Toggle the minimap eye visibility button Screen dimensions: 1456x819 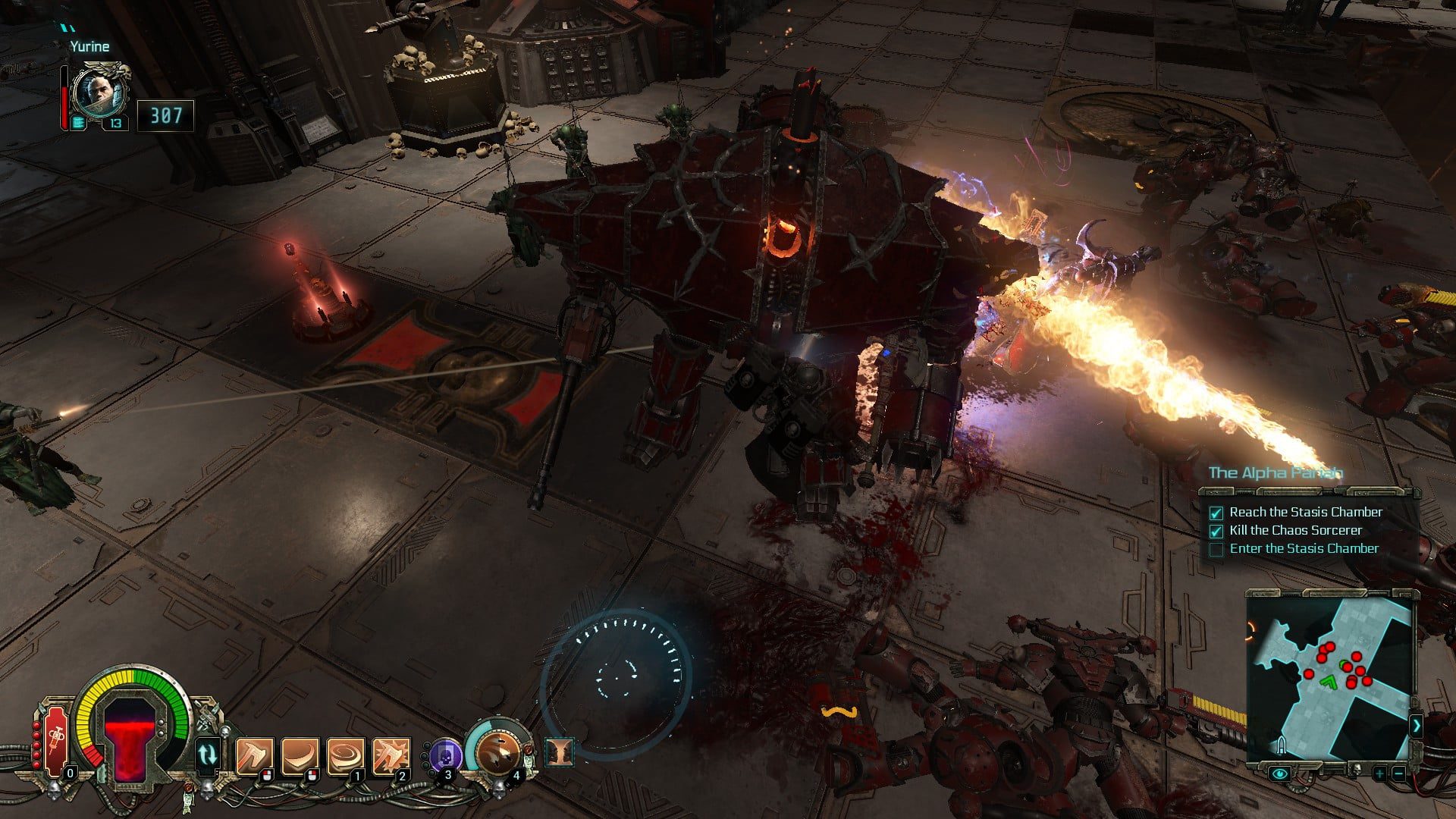(x=1281, y=774)
